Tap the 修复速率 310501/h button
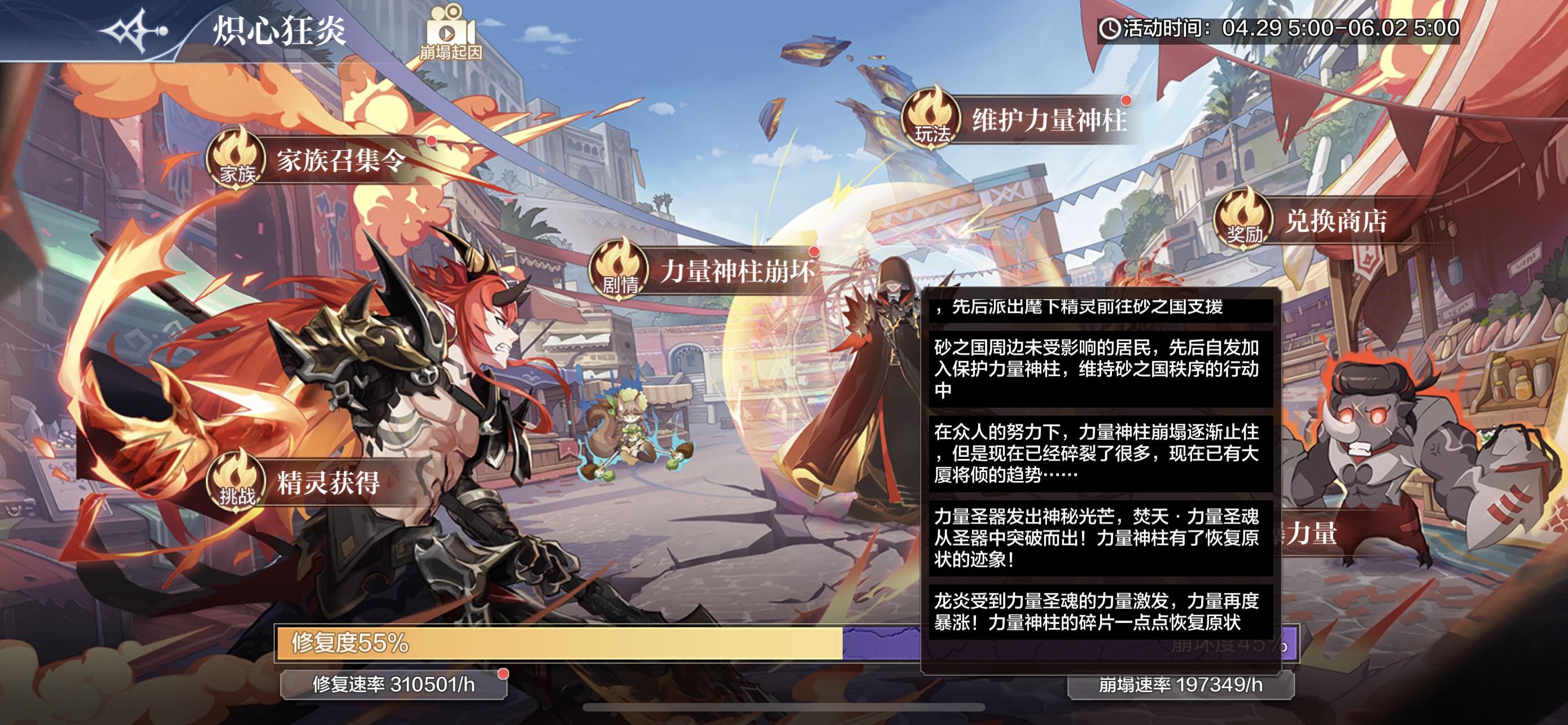 pos(393,685)
